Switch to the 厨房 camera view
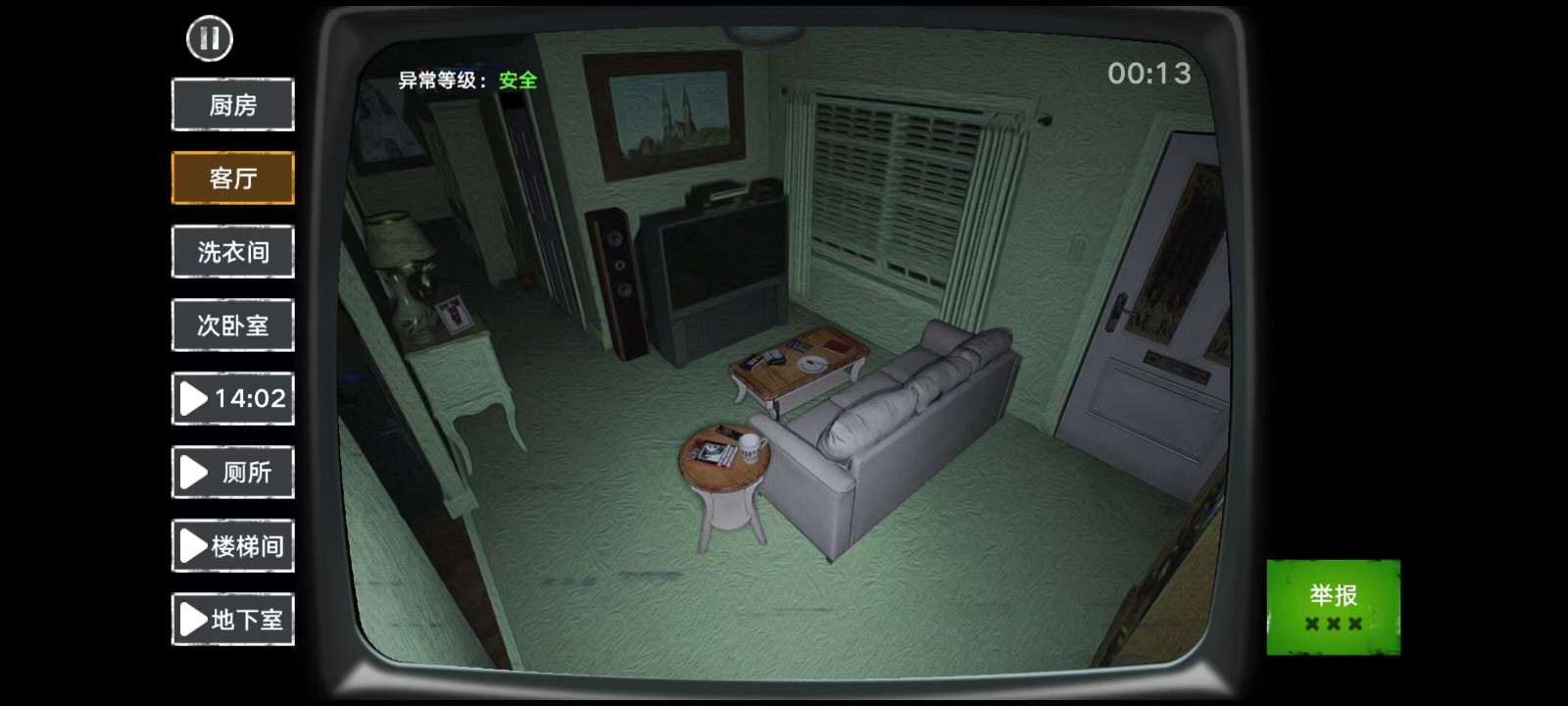 (x=232, y=104)
